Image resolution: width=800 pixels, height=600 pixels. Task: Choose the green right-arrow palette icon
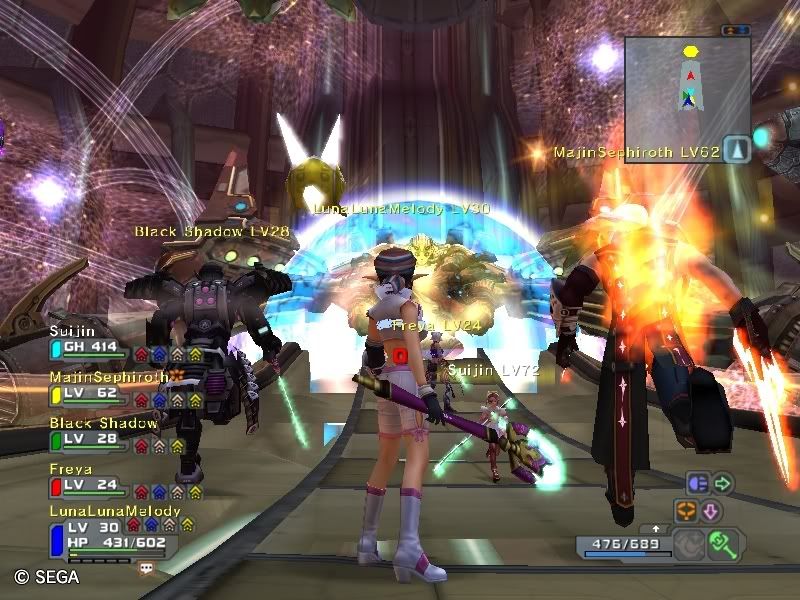(722, 484)
